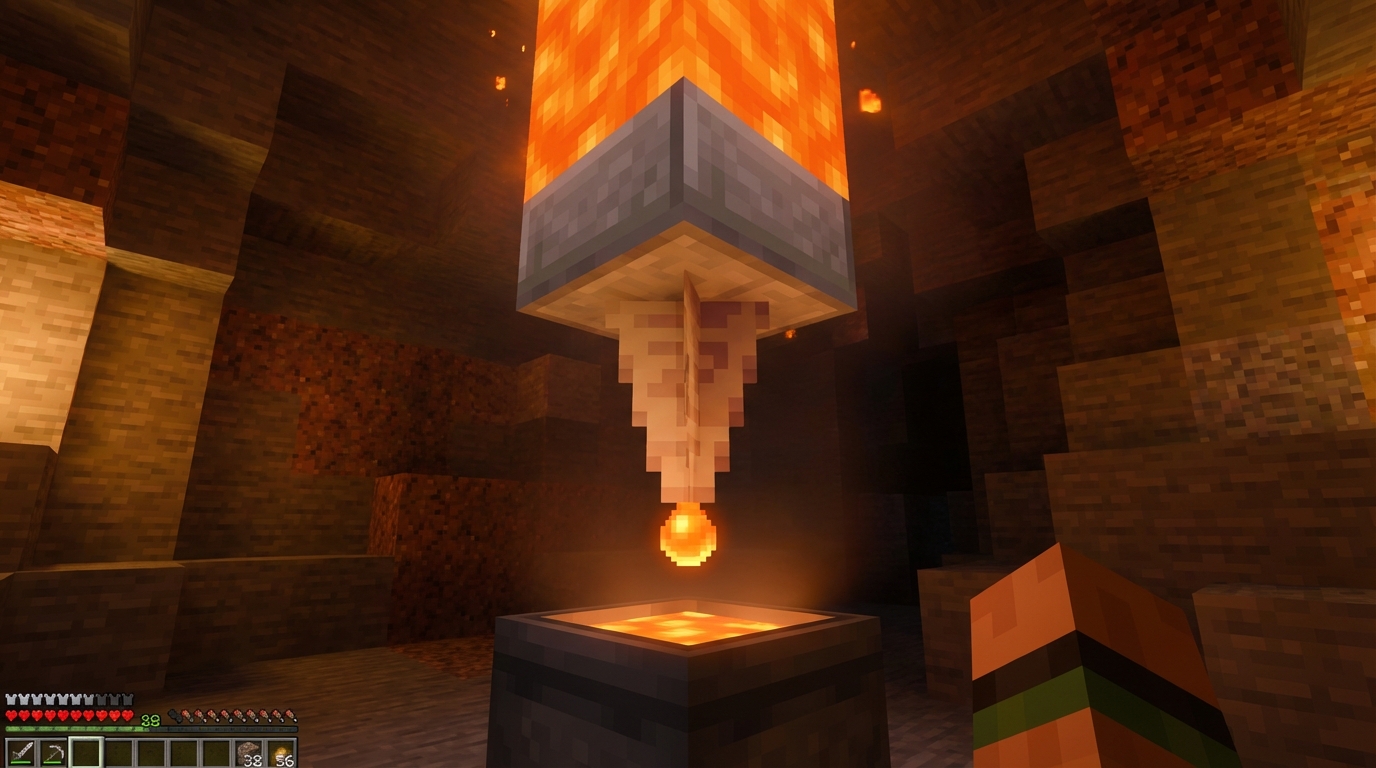The image size is (1376, 768).
Task: Click the crosshair at screen center
Action: pos(688,384)
